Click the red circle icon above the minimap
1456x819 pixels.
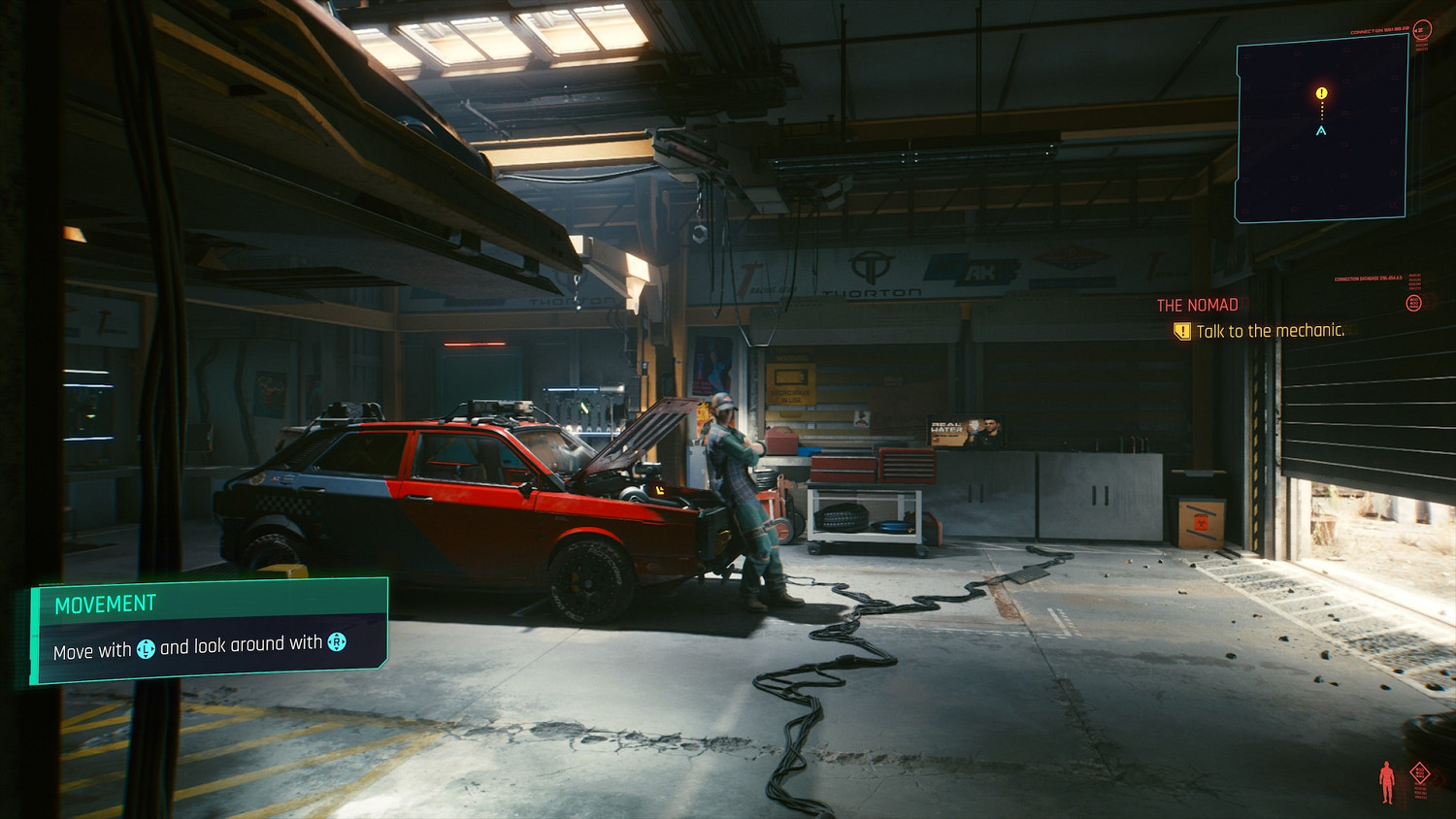coord(1423,30)
